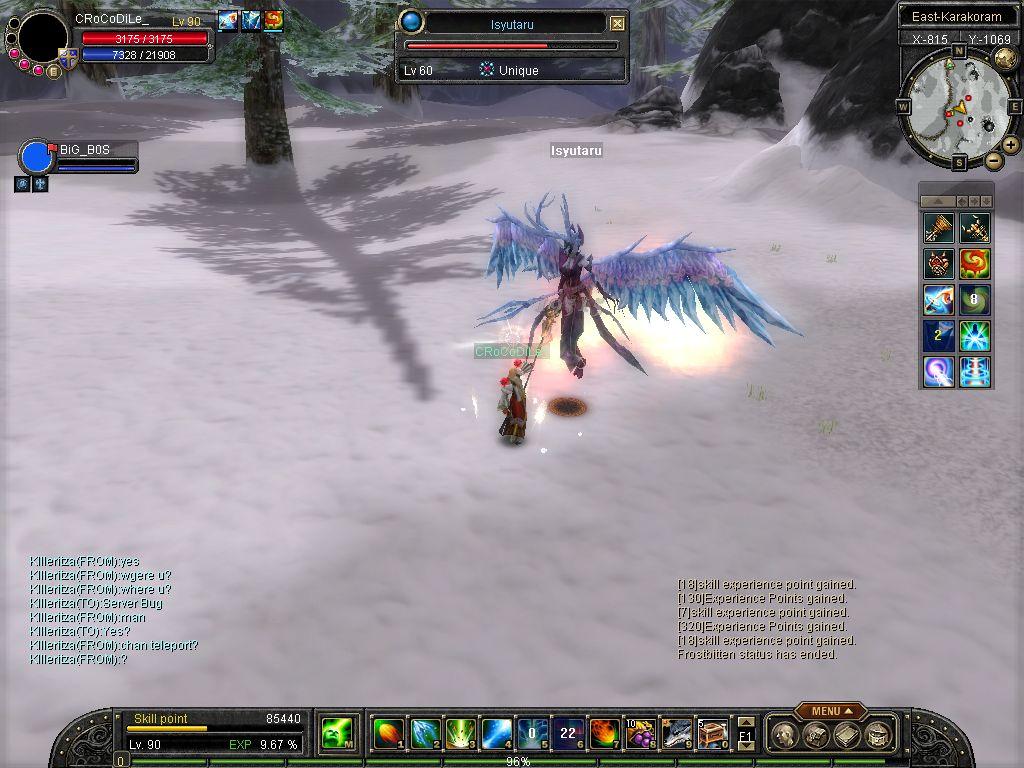Summon the wolf pet from hotbar slot 9
The image size is (1024, 768).
675,734
